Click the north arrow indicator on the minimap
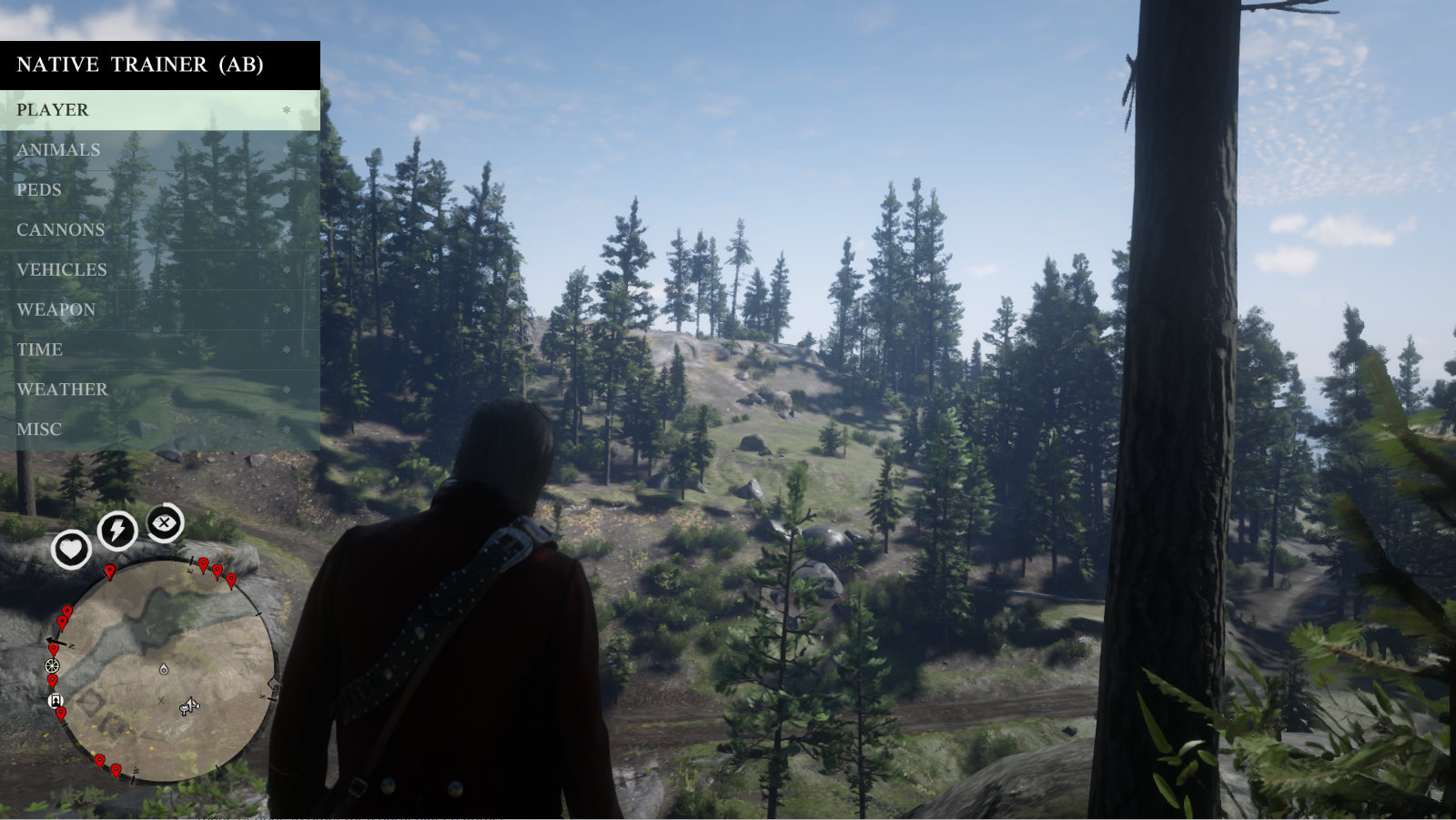Image resolution: width=1456 pixels, height=820 pixels. point(56,643)
